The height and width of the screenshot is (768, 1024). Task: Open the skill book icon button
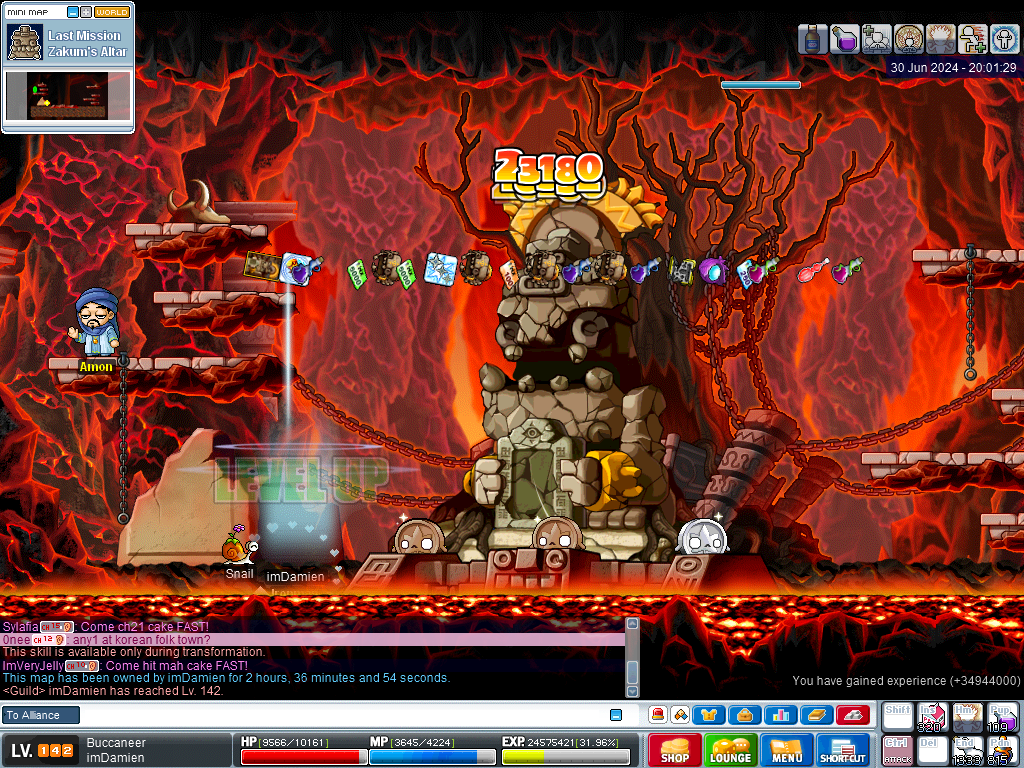pyautogui.click(x=816, y=715)
